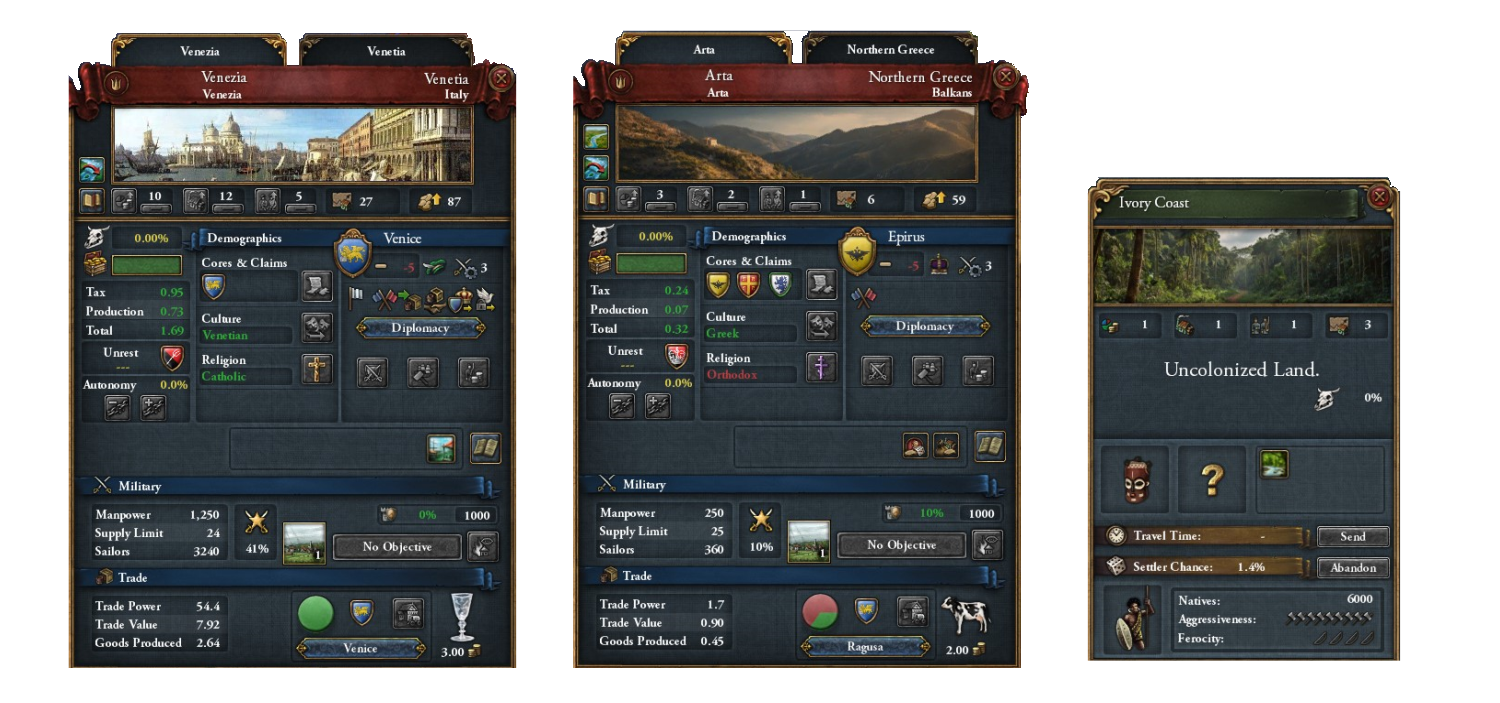
Task: Click No Objective in Venezia panel
Action: [x=397, y=547]
